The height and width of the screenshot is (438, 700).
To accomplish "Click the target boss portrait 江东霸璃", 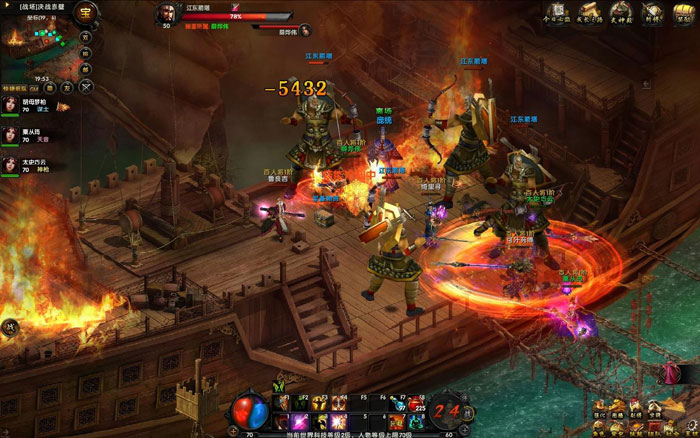I will (x=165, y=16).
